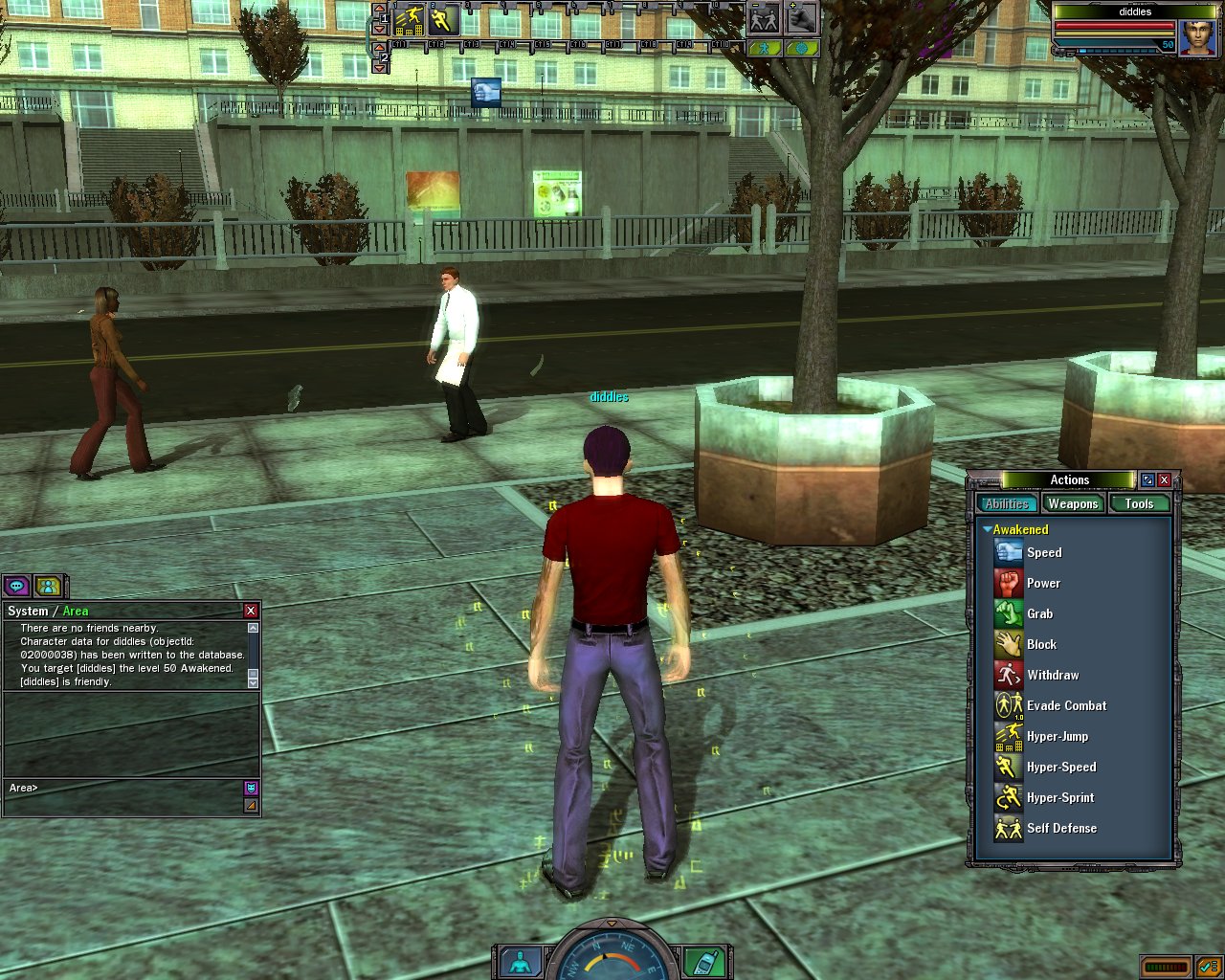Open the character body panel button
This screenshot has height=980, width=1225.
coord(521,962)
